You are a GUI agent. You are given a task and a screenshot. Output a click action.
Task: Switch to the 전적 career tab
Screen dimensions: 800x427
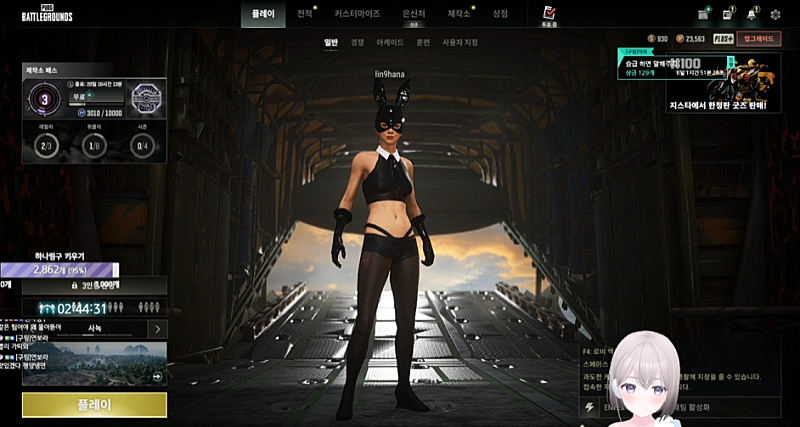click(x=305, y=14)
